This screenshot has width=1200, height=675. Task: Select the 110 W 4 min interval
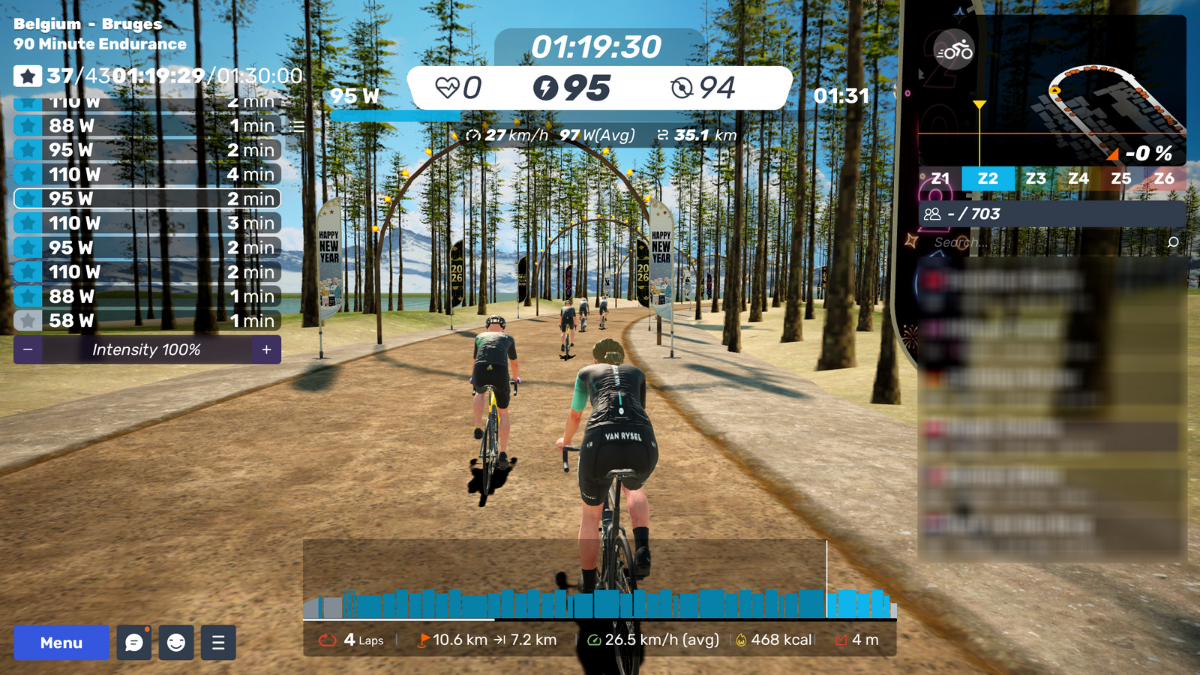147,174
